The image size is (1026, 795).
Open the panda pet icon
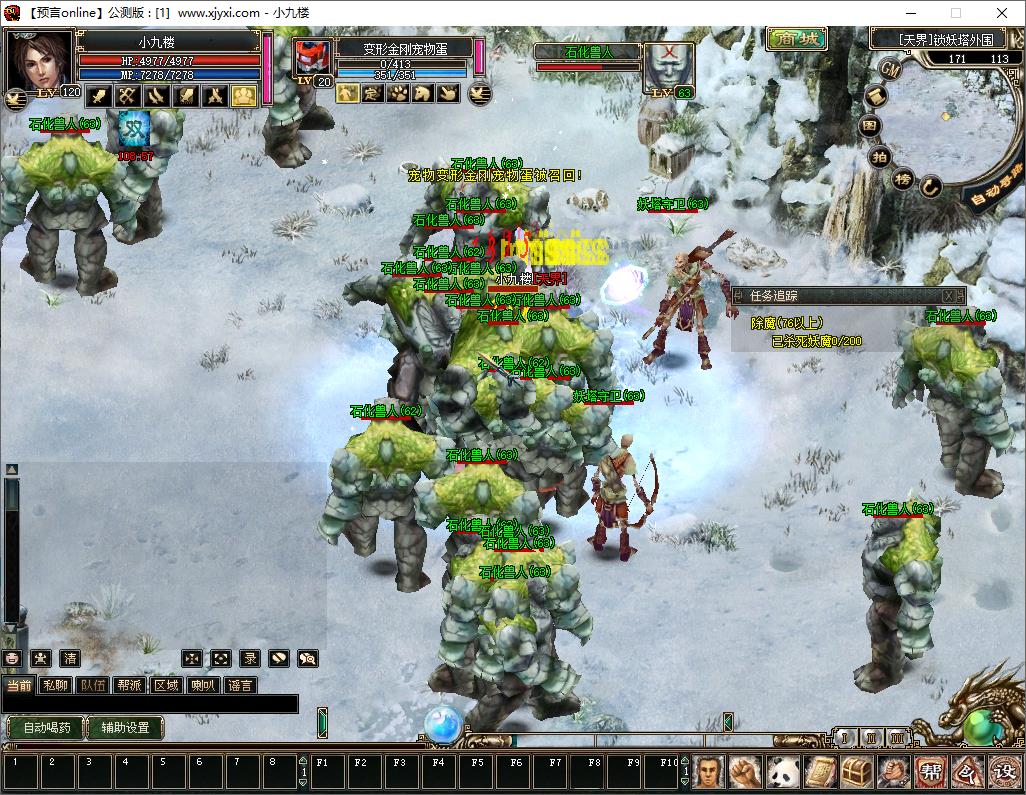(x=783, y=772)
